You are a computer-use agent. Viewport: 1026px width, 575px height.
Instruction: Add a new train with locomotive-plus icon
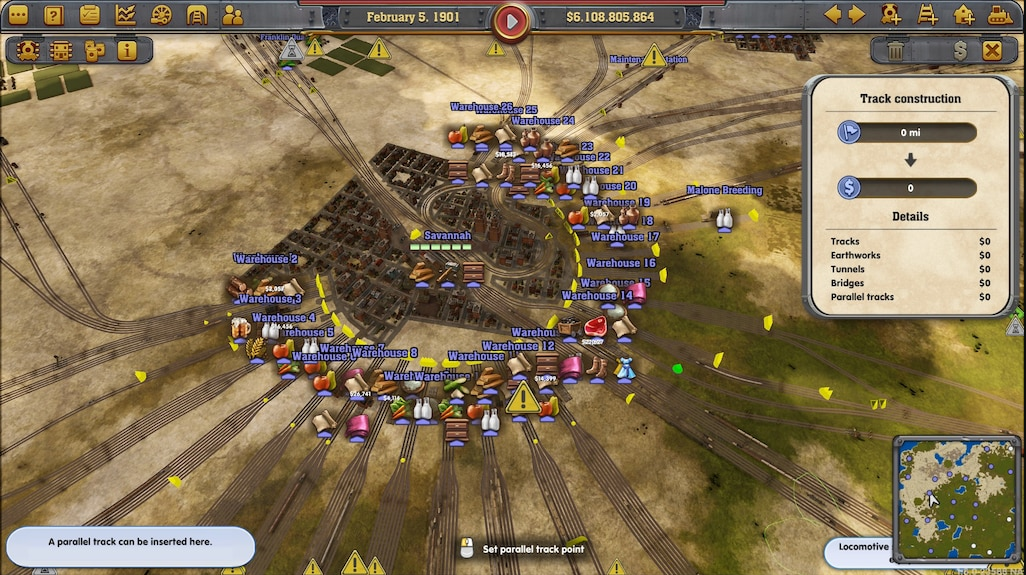(891, 15)
